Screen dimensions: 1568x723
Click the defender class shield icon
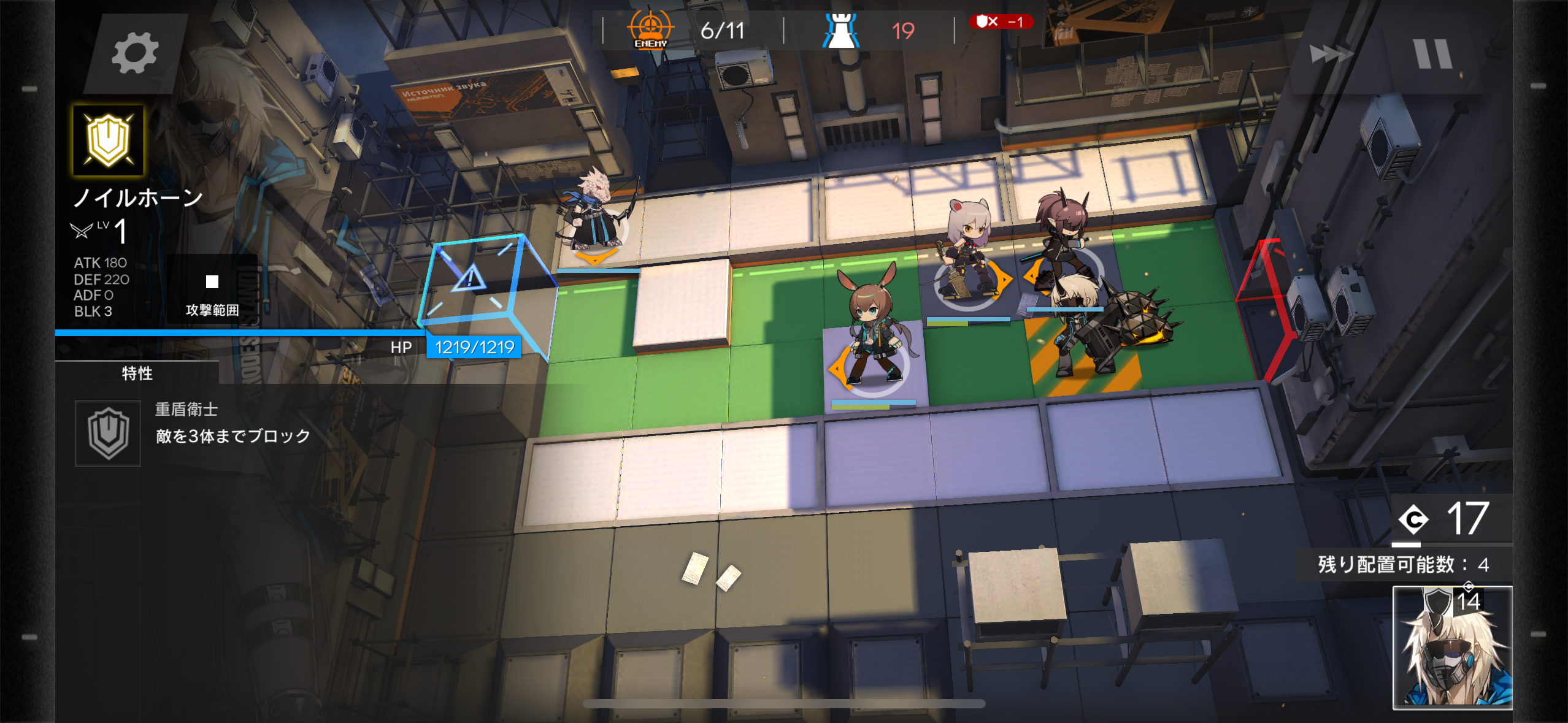[x=109, y=140]
